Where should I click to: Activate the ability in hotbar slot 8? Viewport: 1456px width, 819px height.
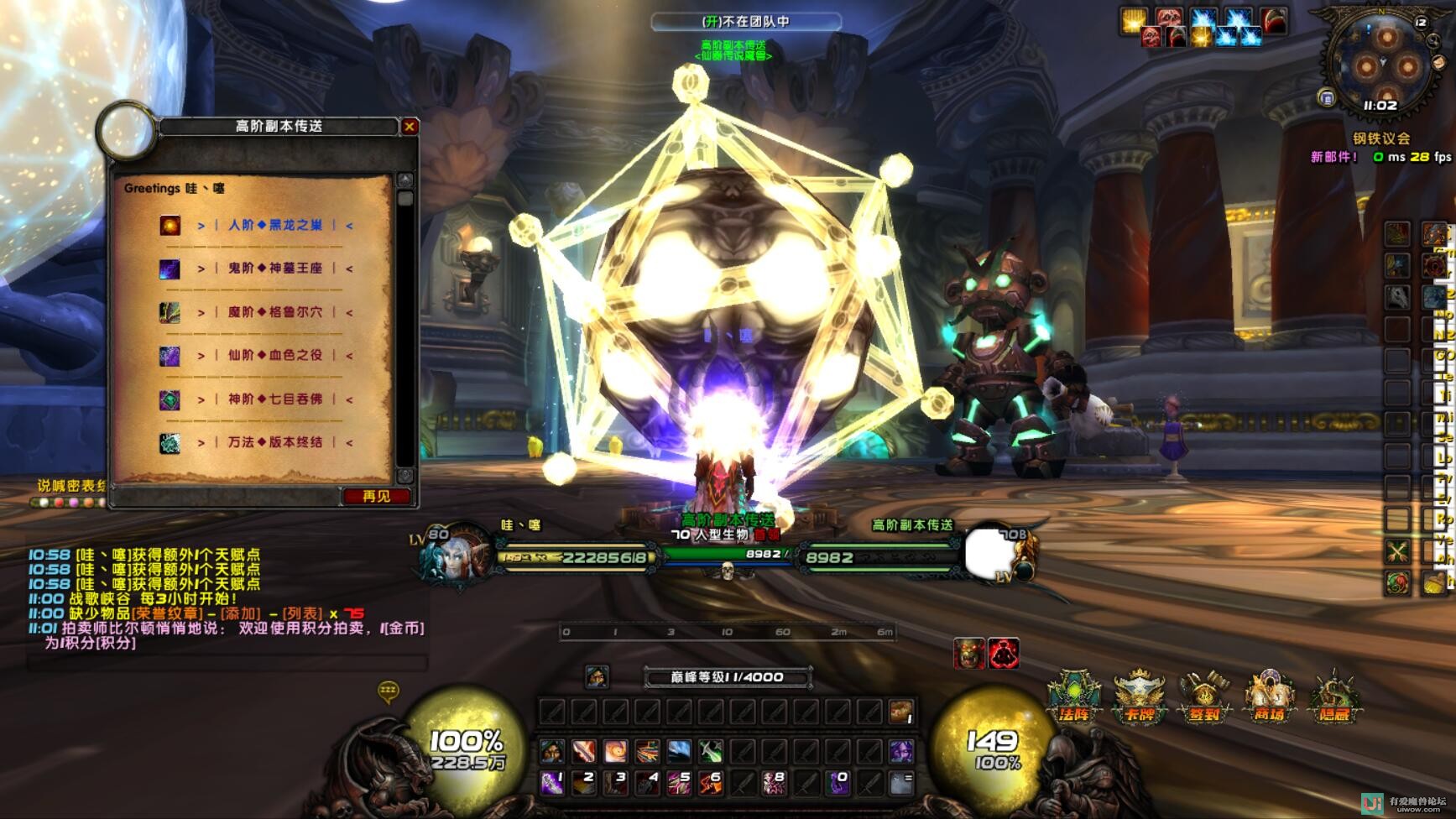tap(774, 783)
